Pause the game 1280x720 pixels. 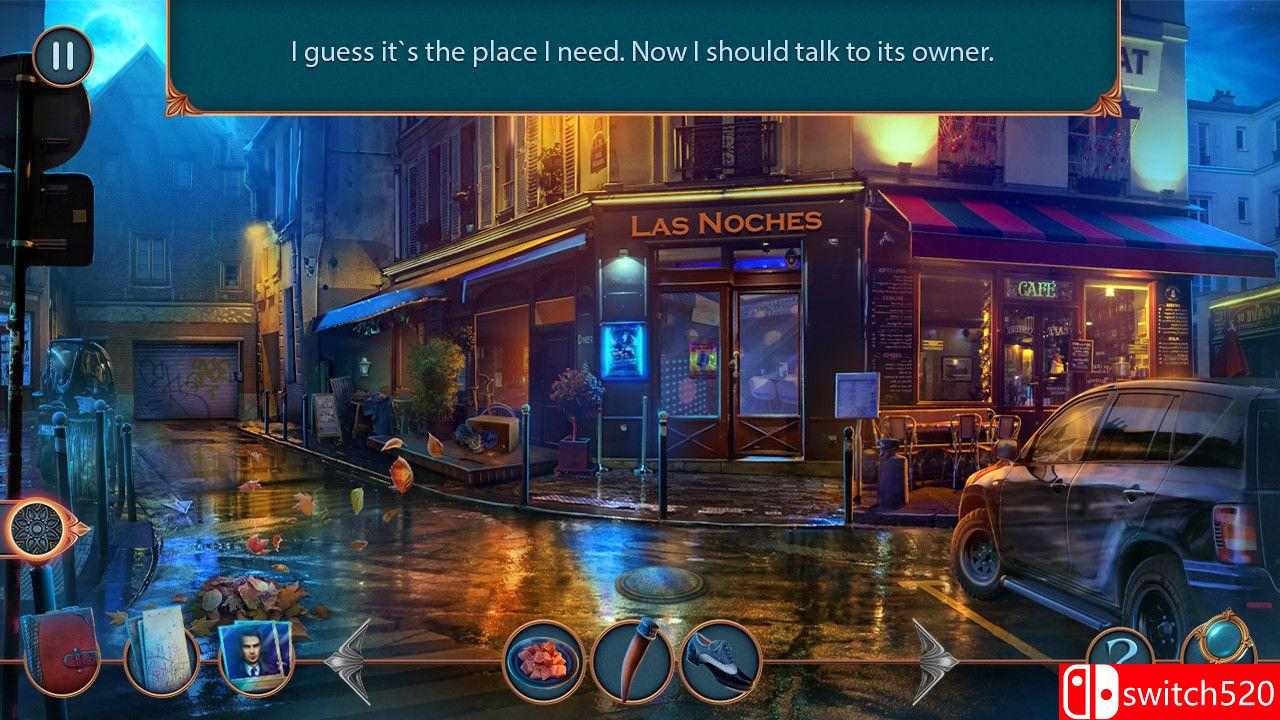coord(62,55)
